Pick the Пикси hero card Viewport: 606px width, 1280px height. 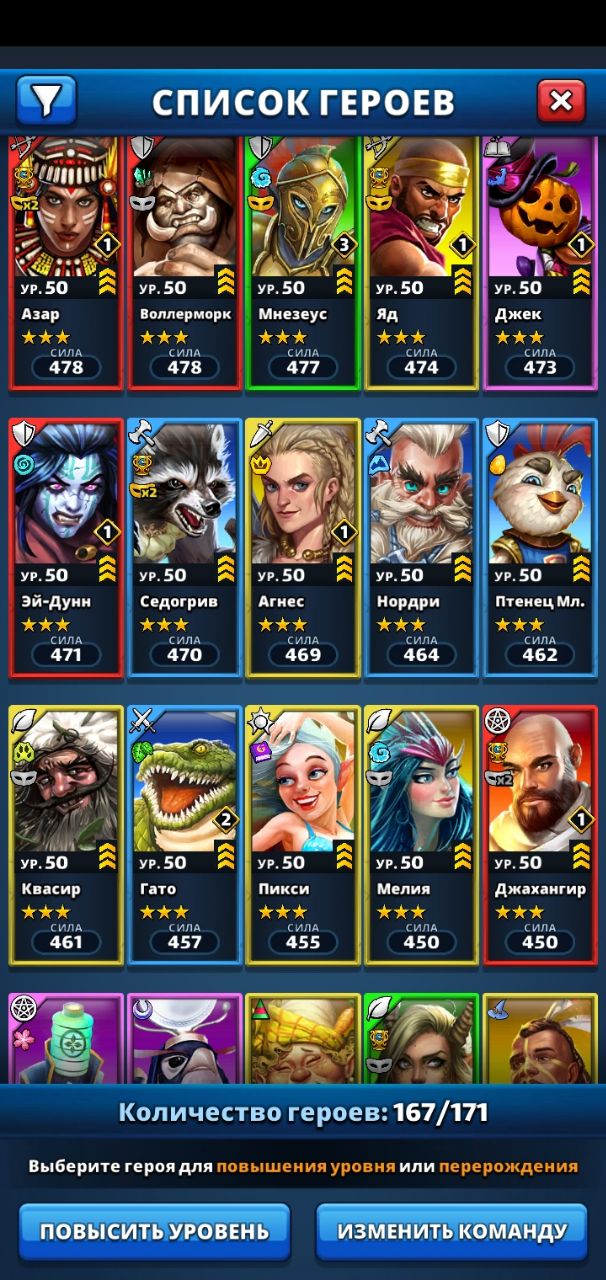pos(302,836)
